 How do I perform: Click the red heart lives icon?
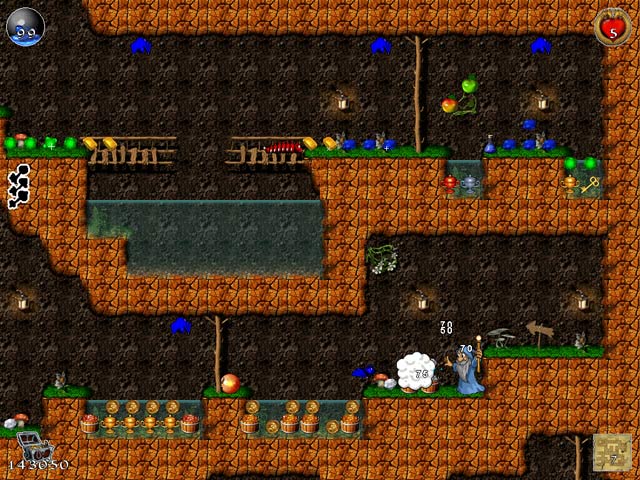click(x=610, y=26)
